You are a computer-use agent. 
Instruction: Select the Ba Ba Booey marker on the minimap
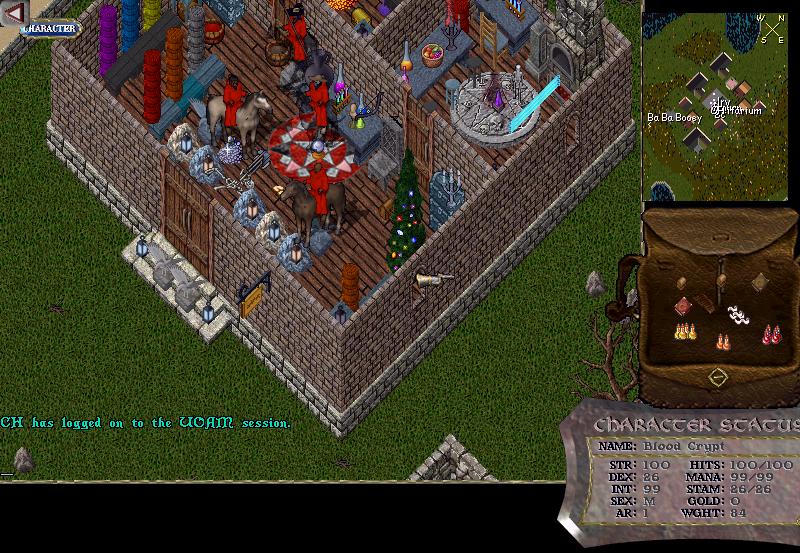coord(674,117)
